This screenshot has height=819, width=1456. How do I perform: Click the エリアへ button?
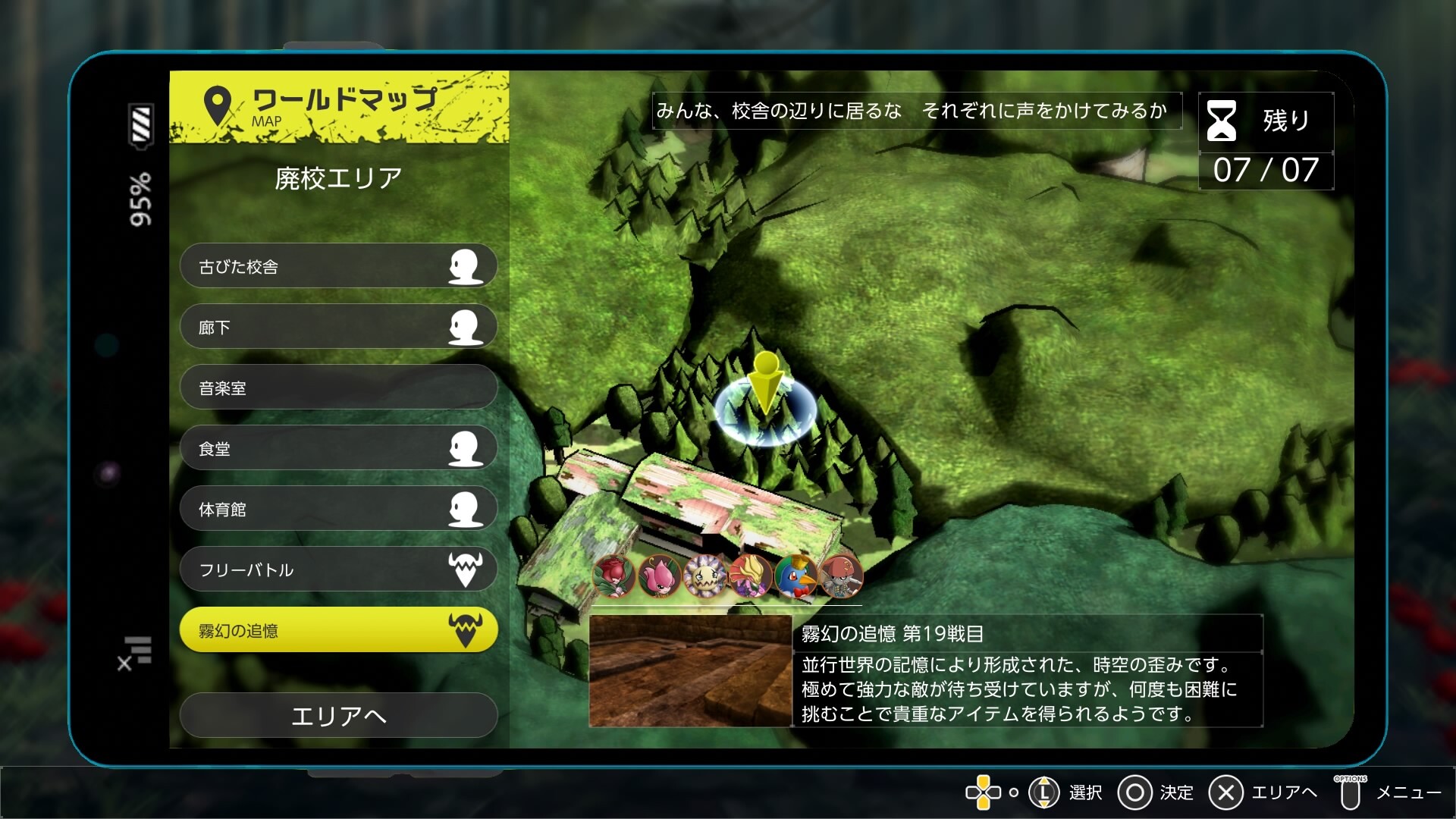click(338, 715)
